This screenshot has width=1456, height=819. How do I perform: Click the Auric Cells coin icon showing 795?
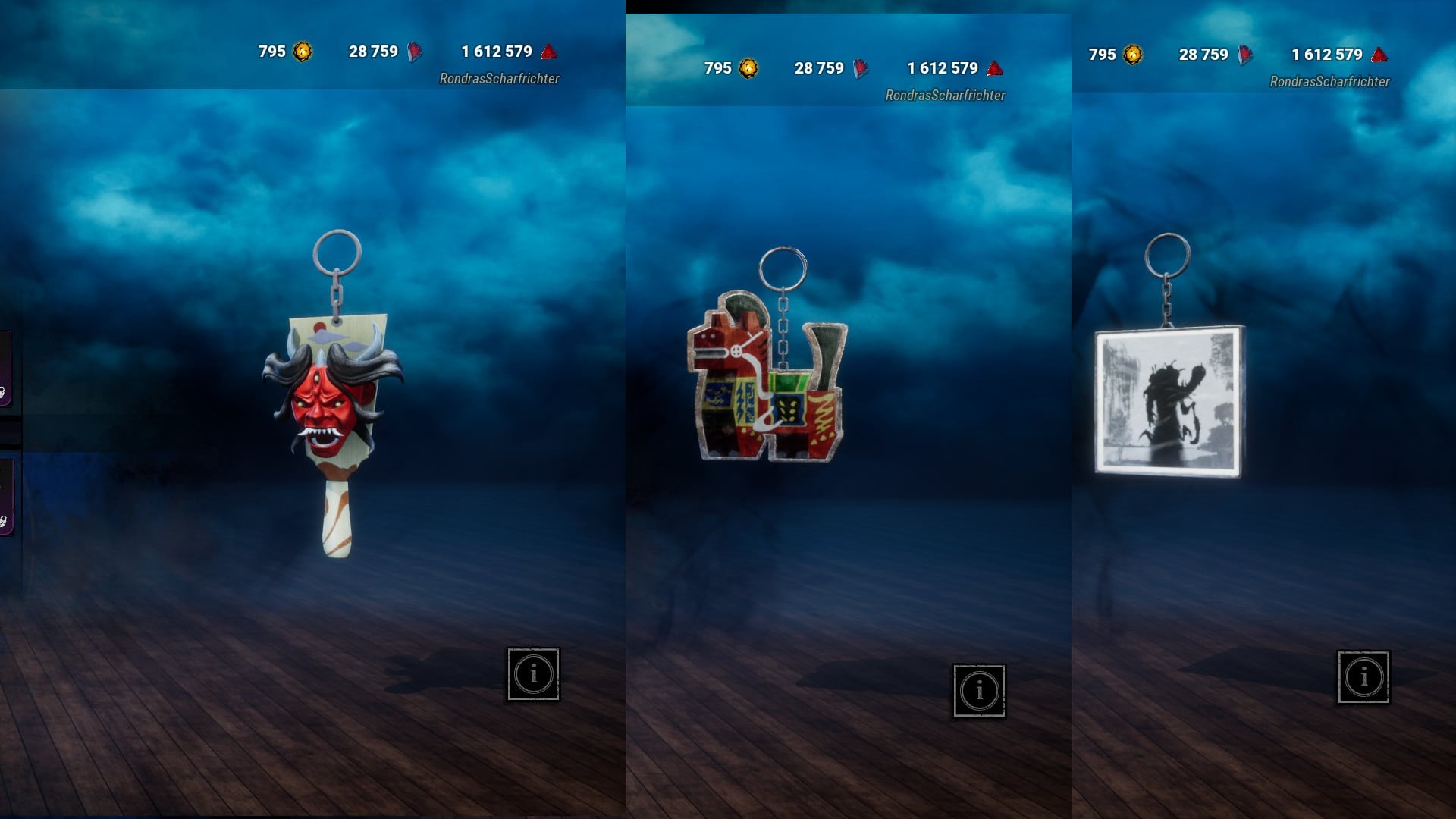302,52
